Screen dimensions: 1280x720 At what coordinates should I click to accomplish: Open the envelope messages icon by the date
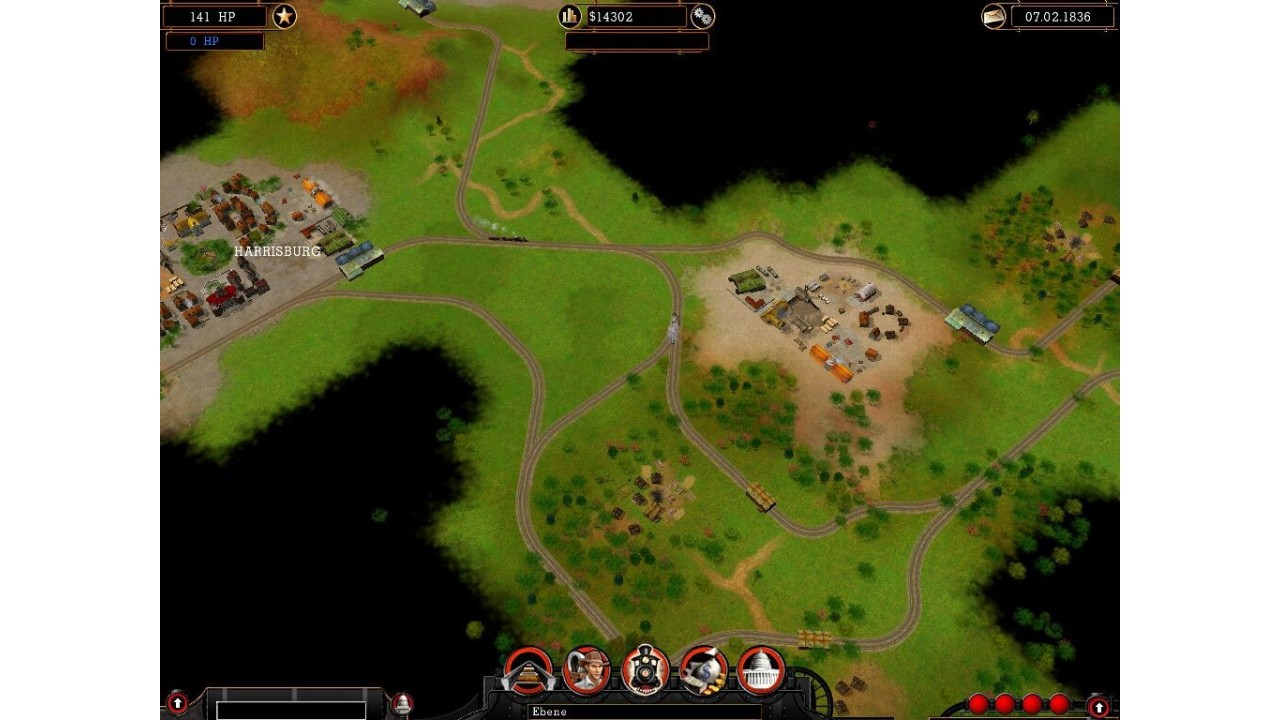pyautogui.click(x=994, y=17)
